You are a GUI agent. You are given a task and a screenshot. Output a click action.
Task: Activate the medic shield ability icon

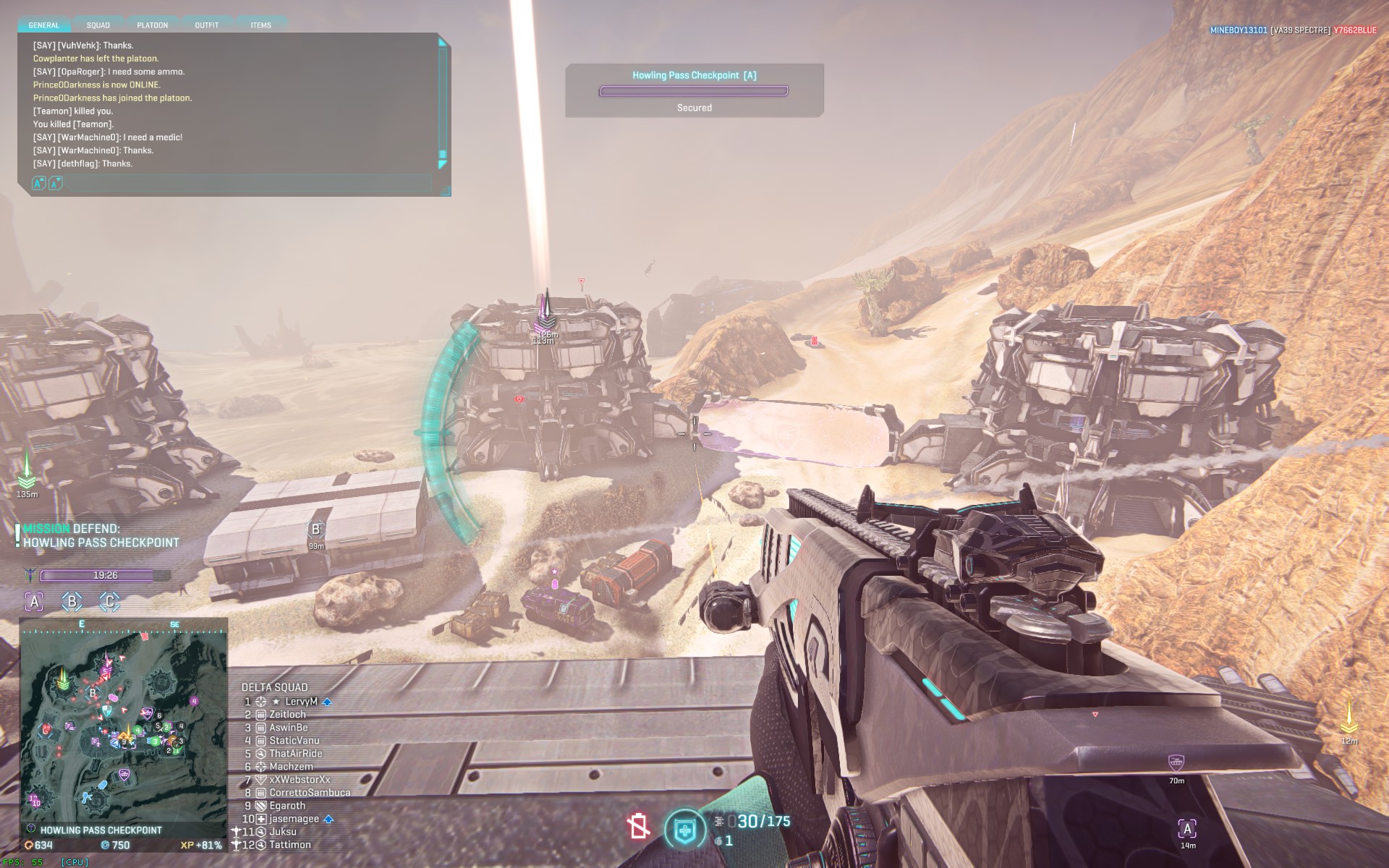[x=684, y=830]
